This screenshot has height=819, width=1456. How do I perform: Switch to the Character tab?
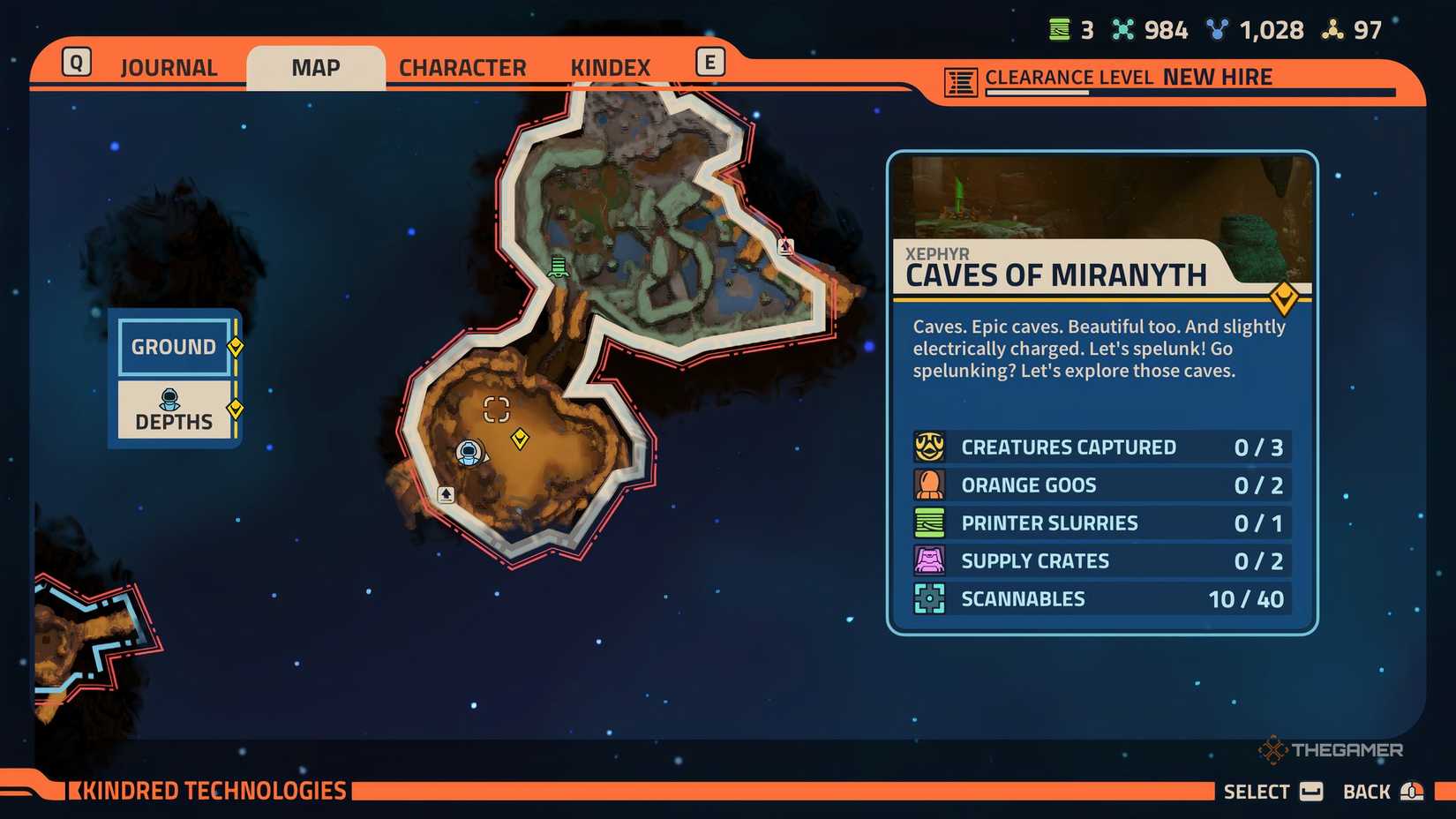(x=462, y=66)
